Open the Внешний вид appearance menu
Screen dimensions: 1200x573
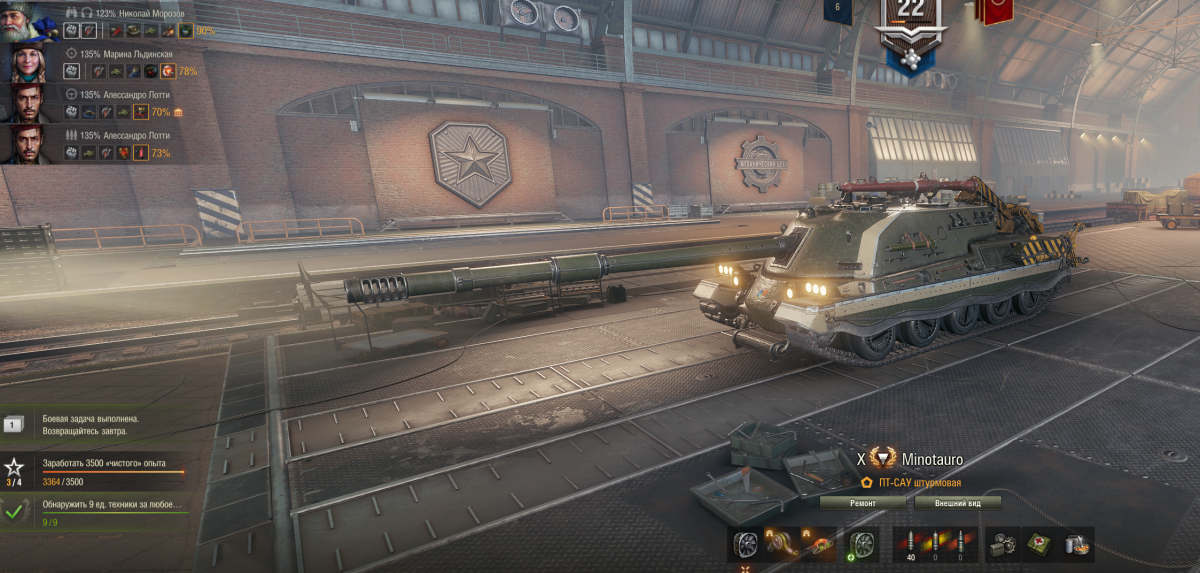pos(957,503)
